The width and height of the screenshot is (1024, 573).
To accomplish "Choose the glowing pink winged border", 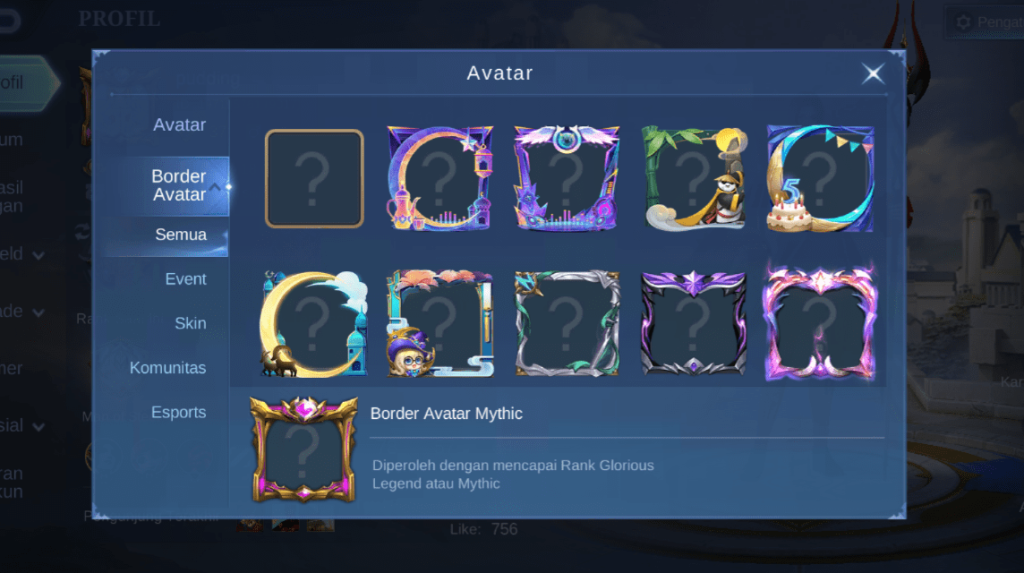I will click(820, 323).
